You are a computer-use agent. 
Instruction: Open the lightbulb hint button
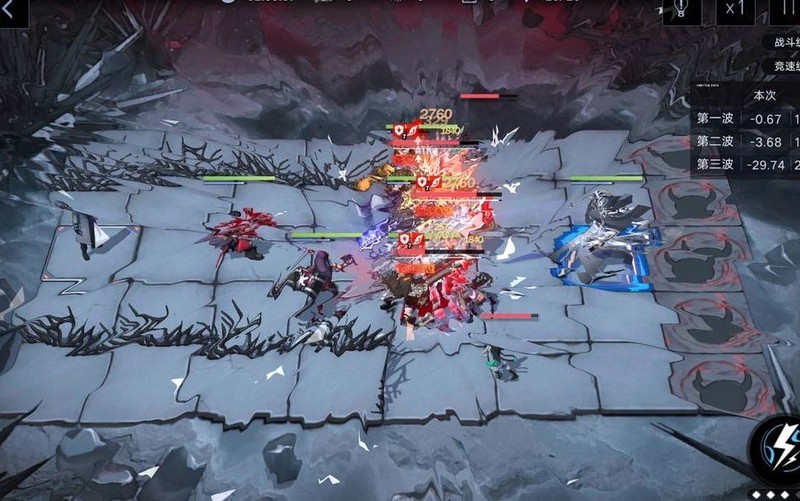682,10
